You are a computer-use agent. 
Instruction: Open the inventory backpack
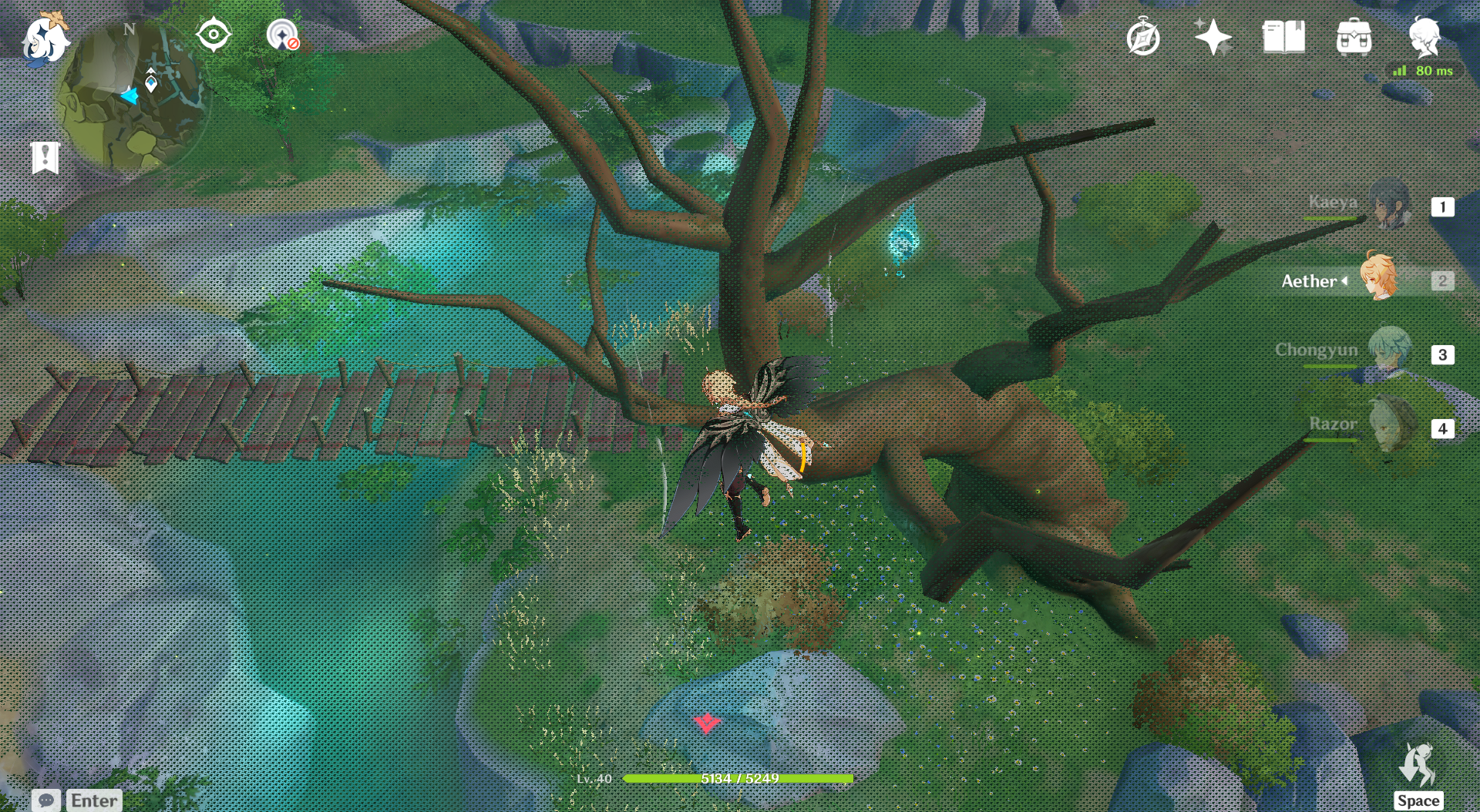1354,37
